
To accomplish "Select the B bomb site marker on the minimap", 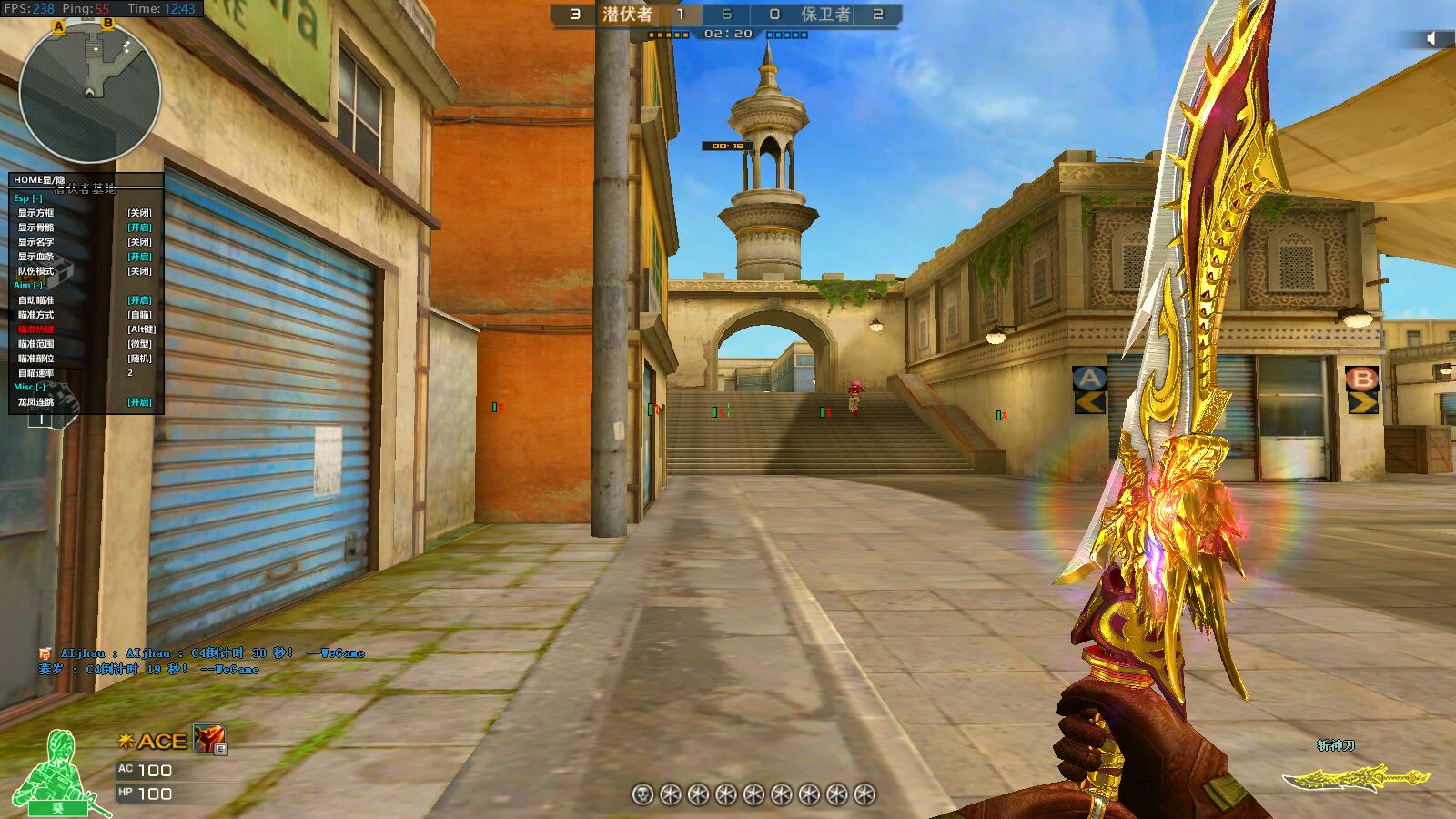I will point(107,23).
